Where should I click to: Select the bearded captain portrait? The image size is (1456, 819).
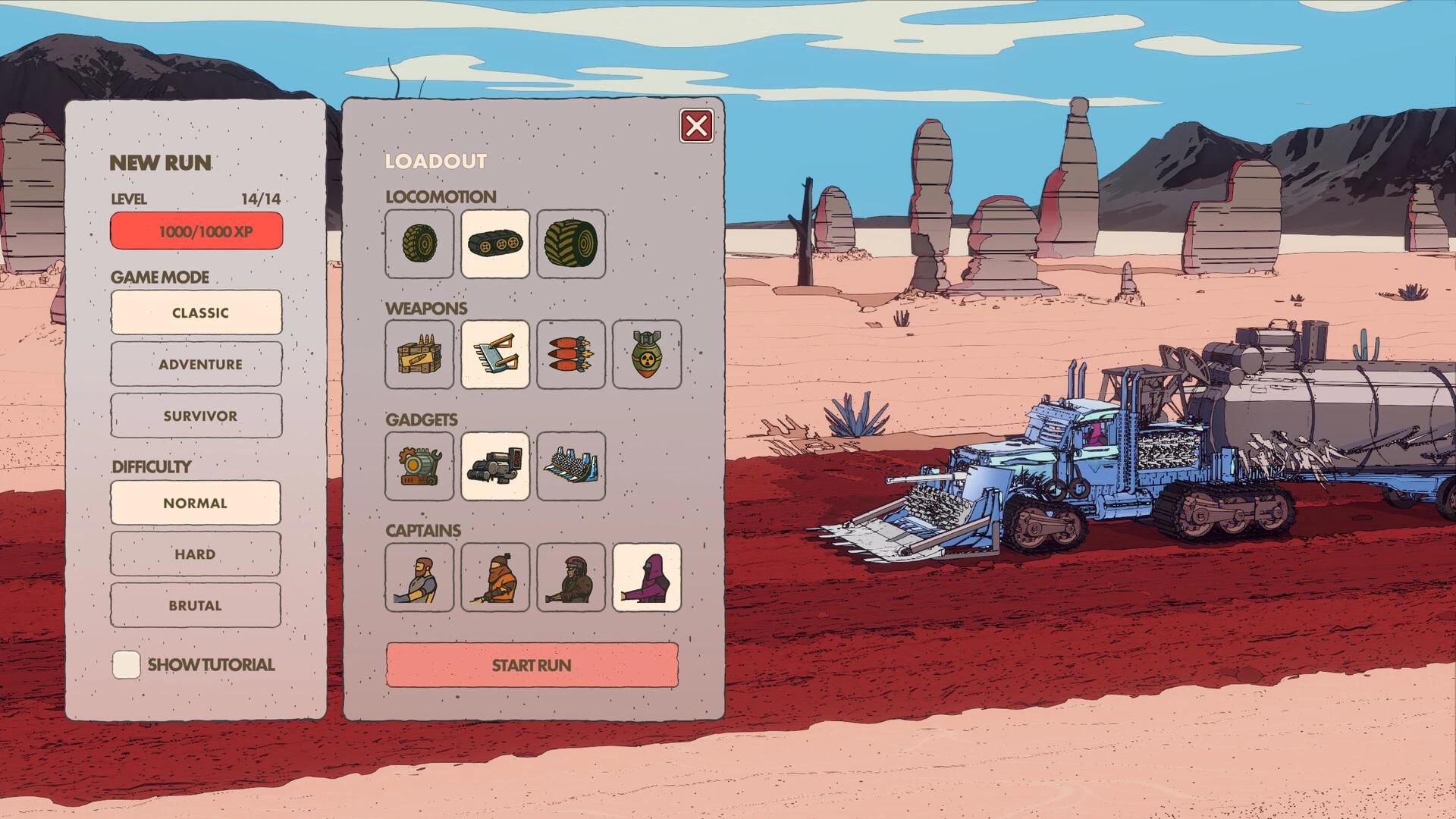click(x=419, y=577)
